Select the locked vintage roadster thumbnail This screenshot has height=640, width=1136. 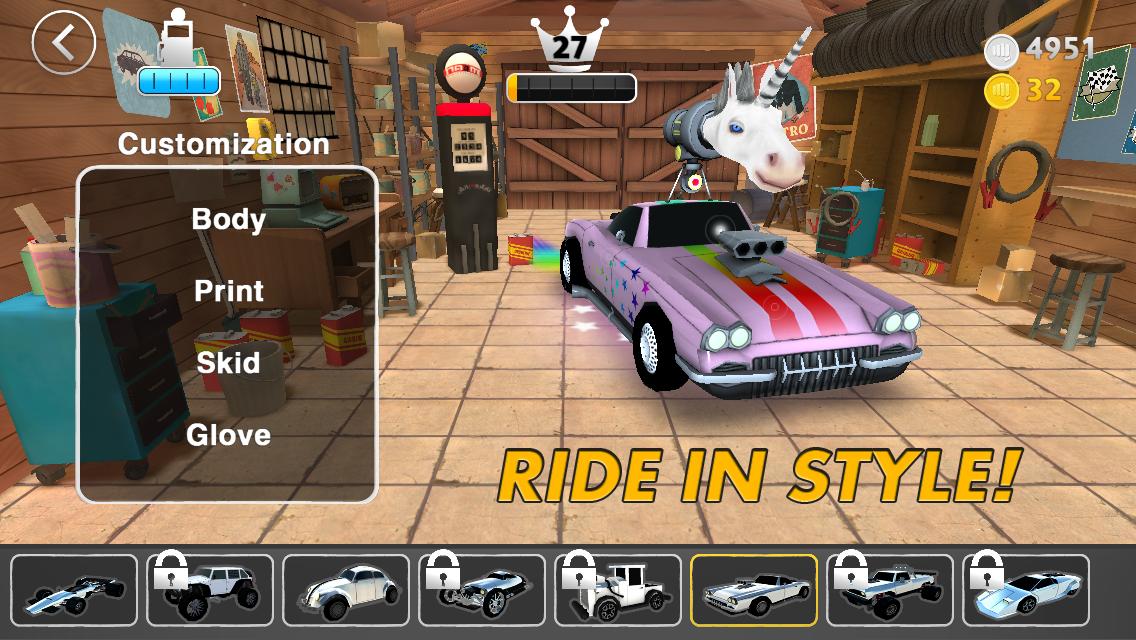[x=482, y=590]
